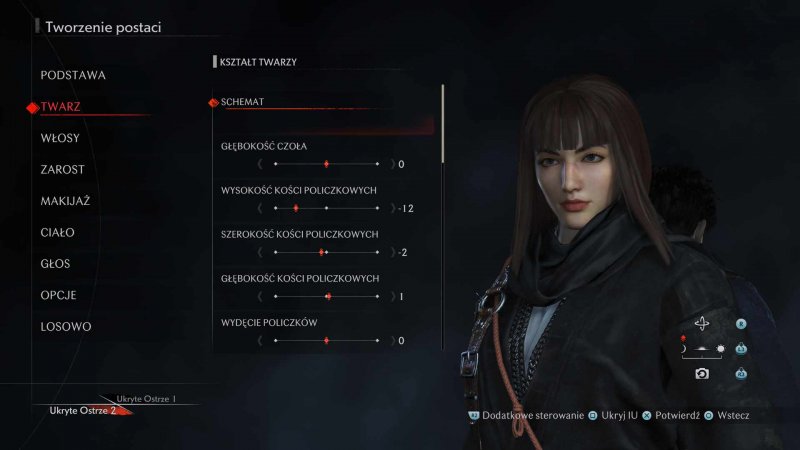
Task: Select the Twarz category
Action: [x=61, y=106]
